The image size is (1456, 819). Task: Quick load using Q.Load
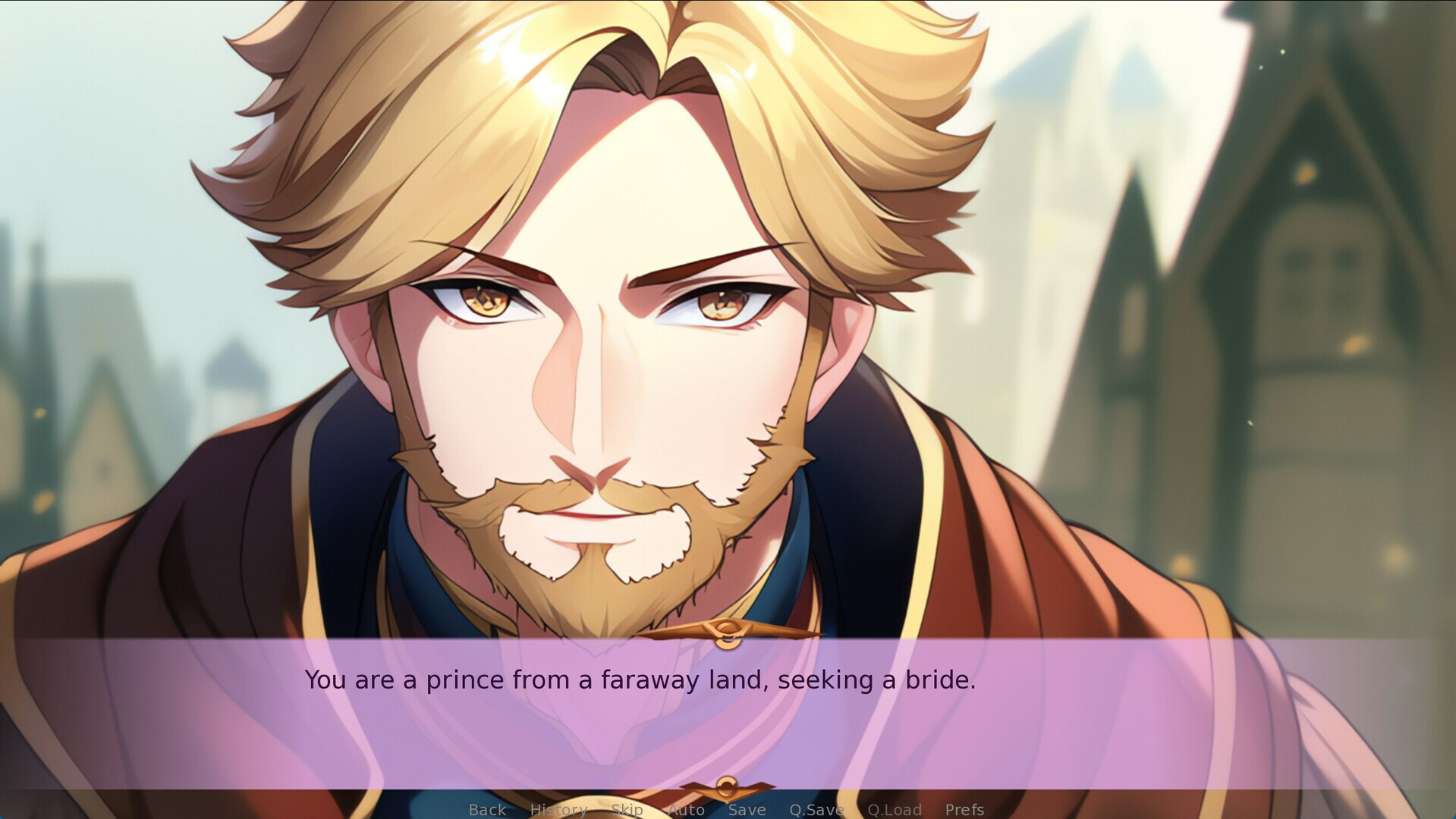click(894, 809)
